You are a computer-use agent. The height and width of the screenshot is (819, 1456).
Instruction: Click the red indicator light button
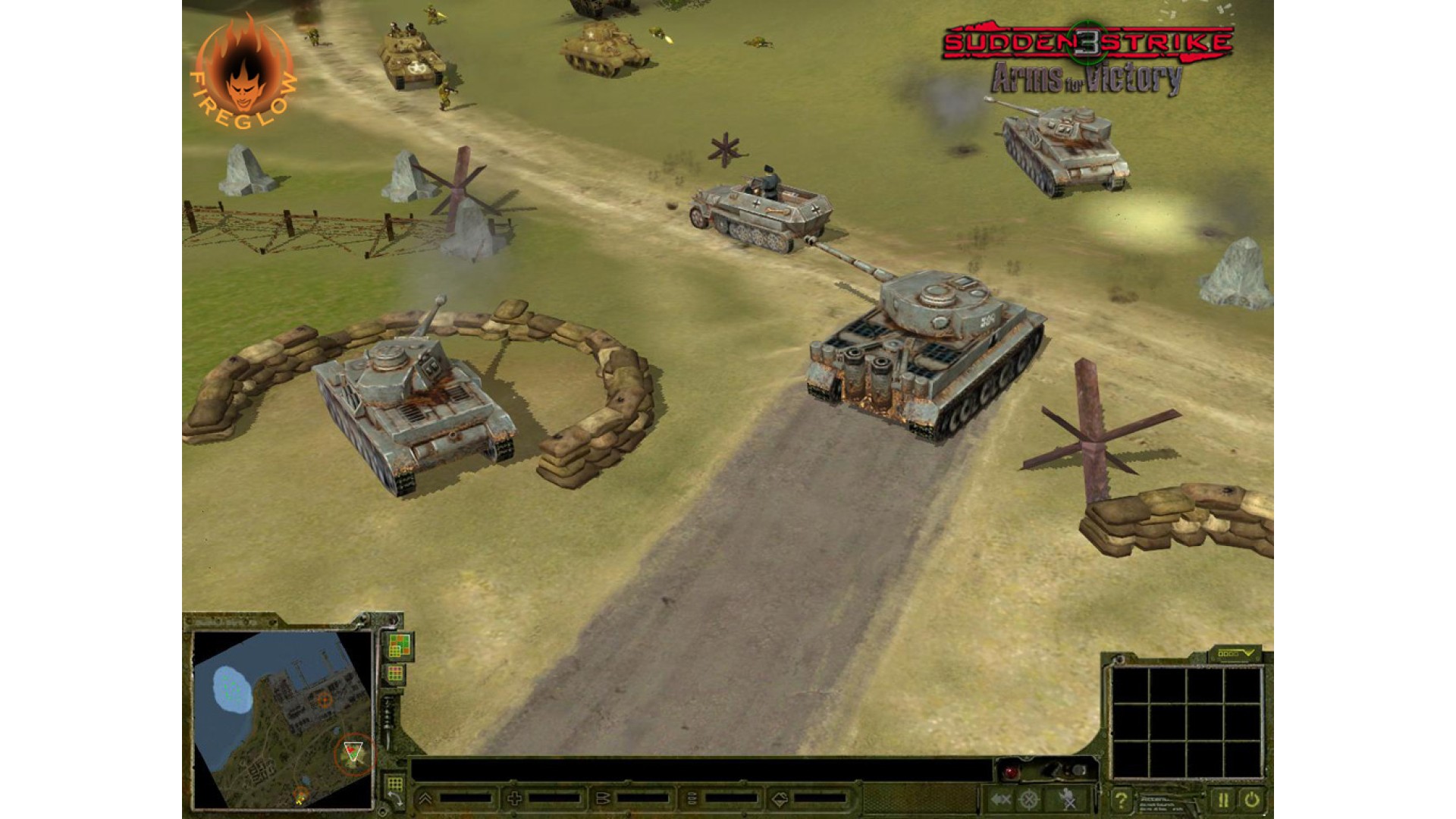[x=1011, y=772]
